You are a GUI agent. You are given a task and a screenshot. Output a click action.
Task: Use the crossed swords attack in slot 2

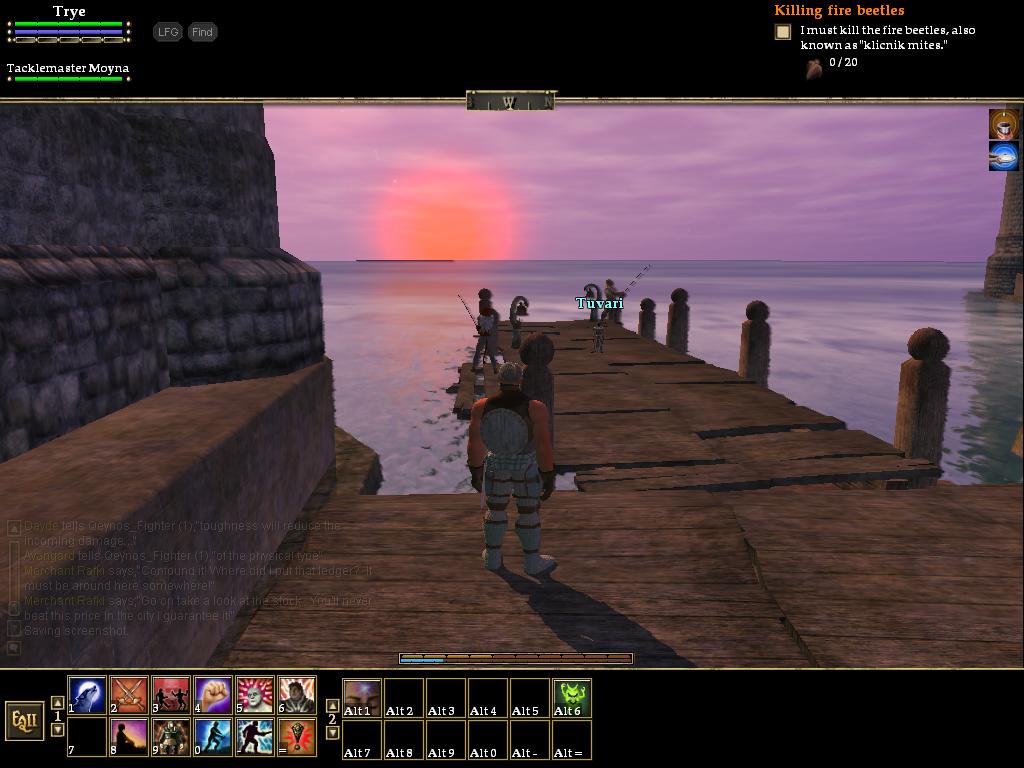coord(130,695)
